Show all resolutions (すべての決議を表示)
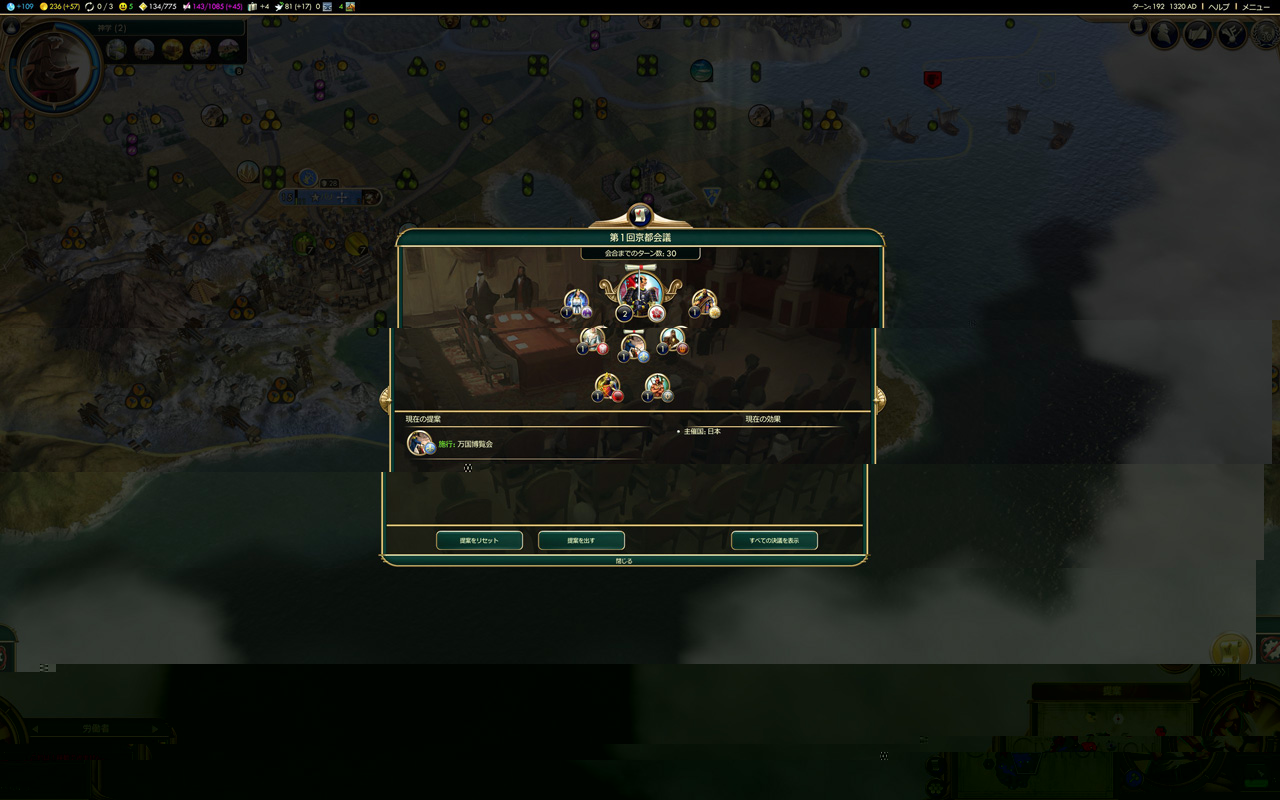The height and width of the screenshot is (800, 1280). coord(774,541)
